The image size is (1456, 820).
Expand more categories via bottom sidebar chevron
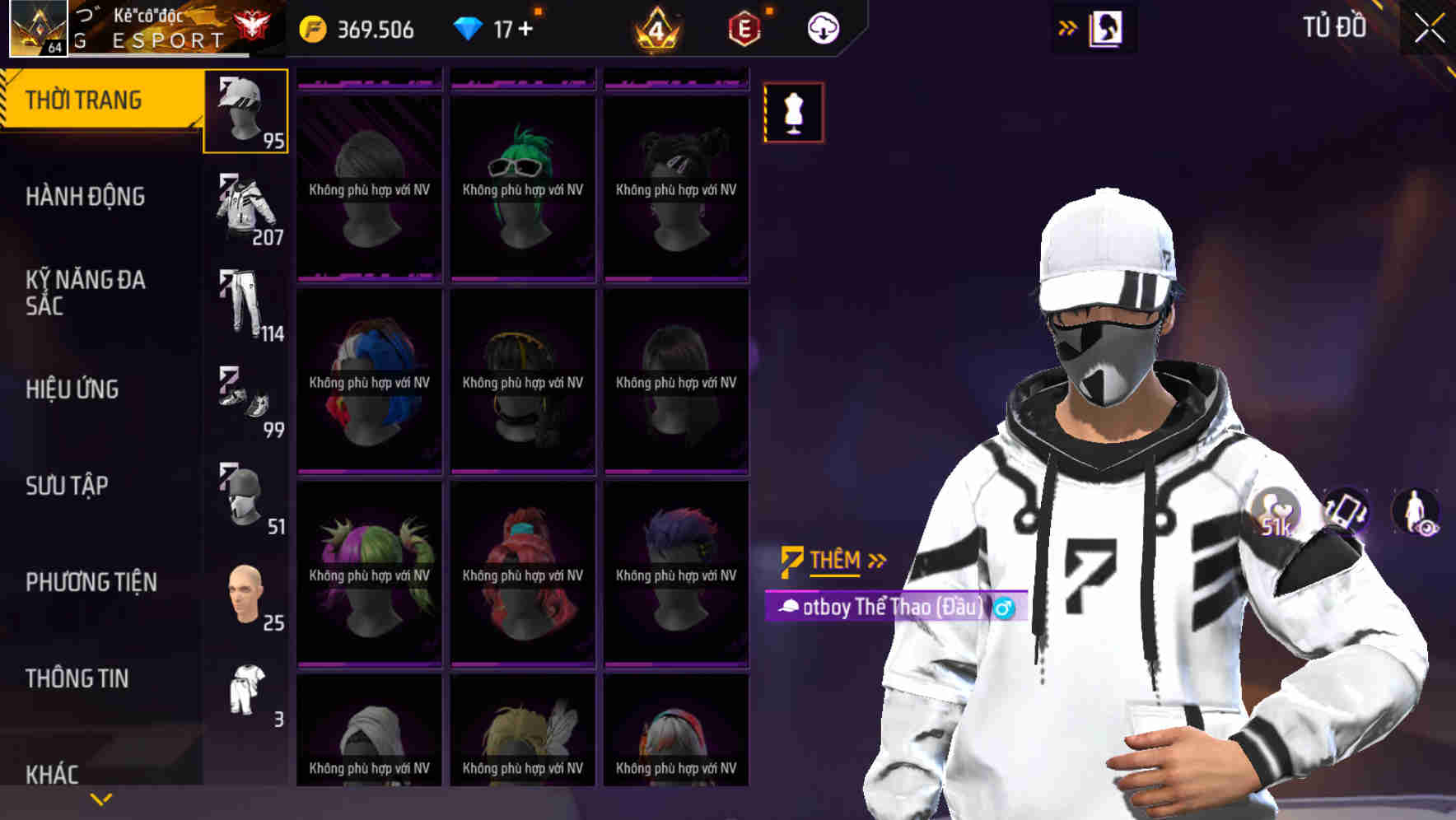[x=100, y=798]
